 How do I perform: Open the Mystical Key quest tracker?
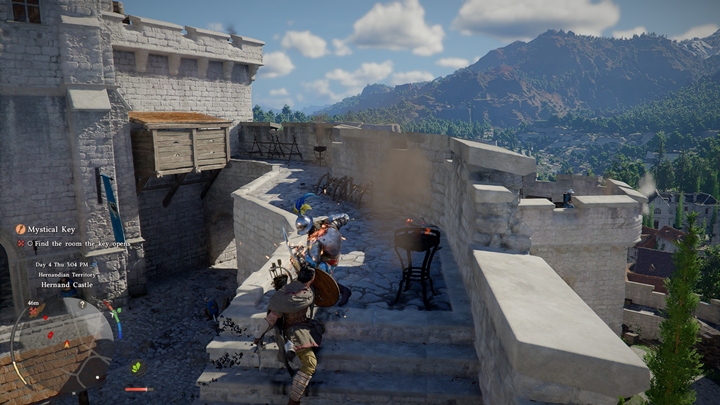[50, 229]
